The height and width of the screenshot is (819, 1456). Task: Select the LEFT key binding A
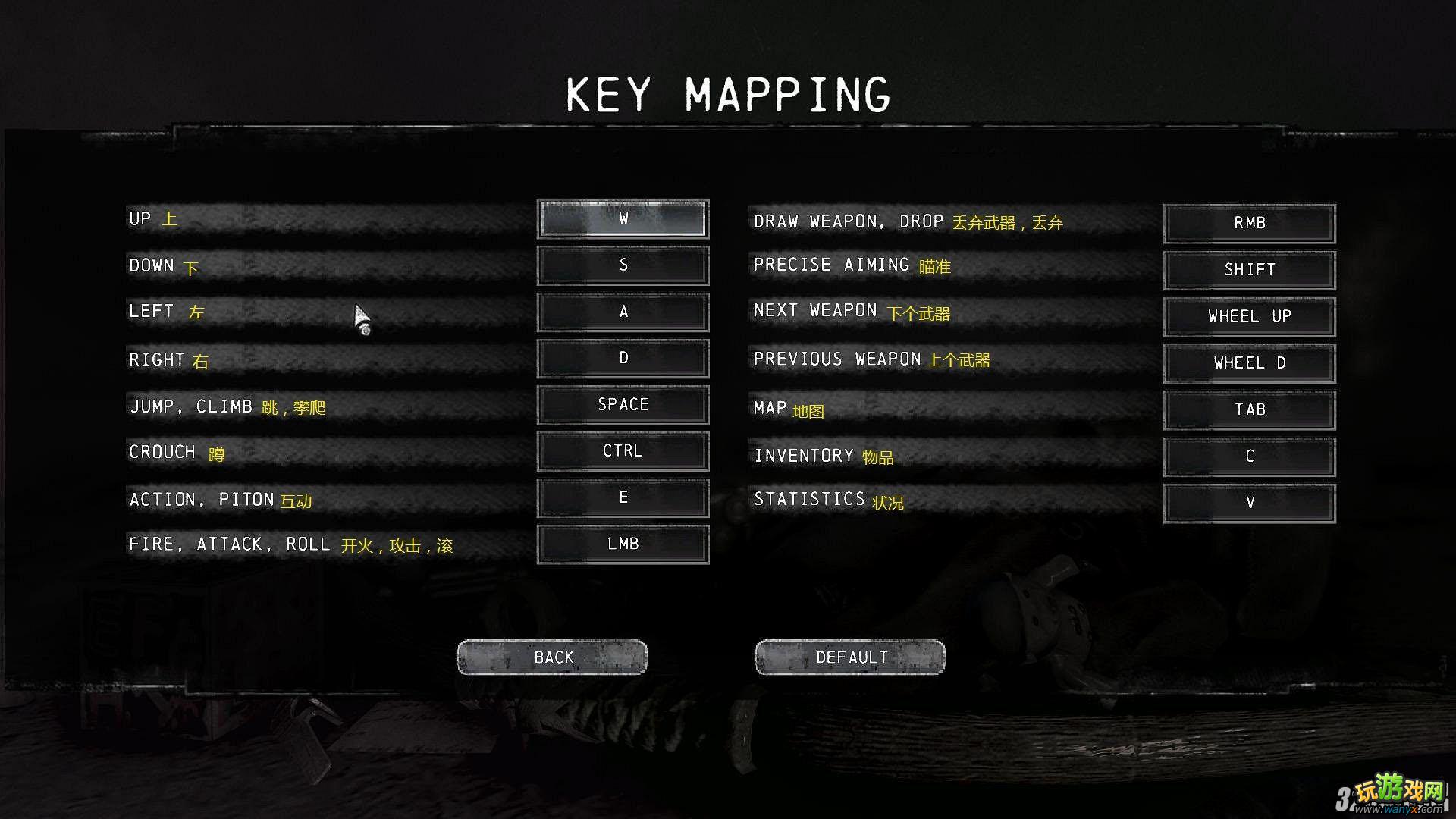[623, 312]
